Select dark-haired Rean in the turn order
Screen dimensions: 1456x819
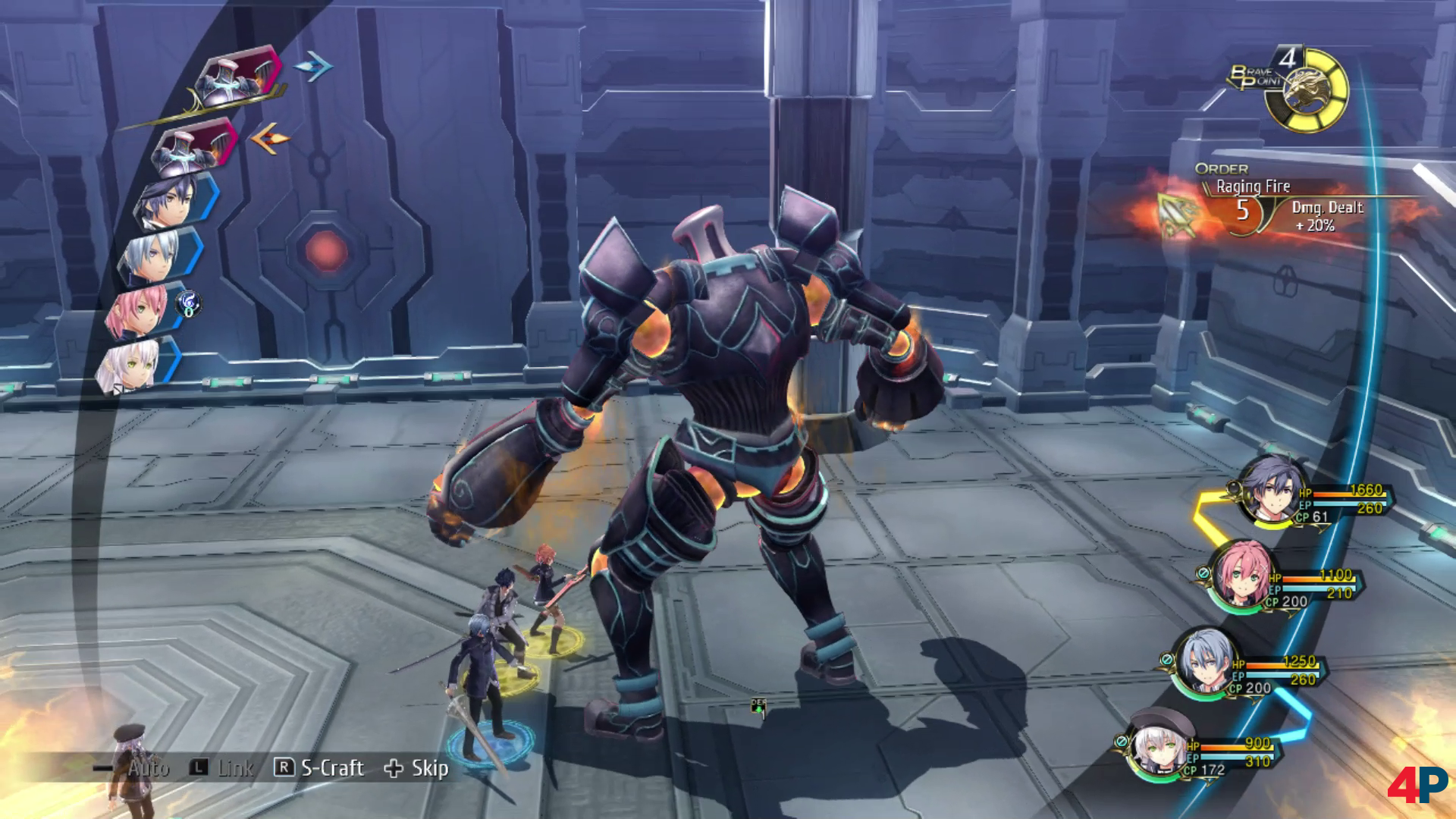tap(170, 199)
